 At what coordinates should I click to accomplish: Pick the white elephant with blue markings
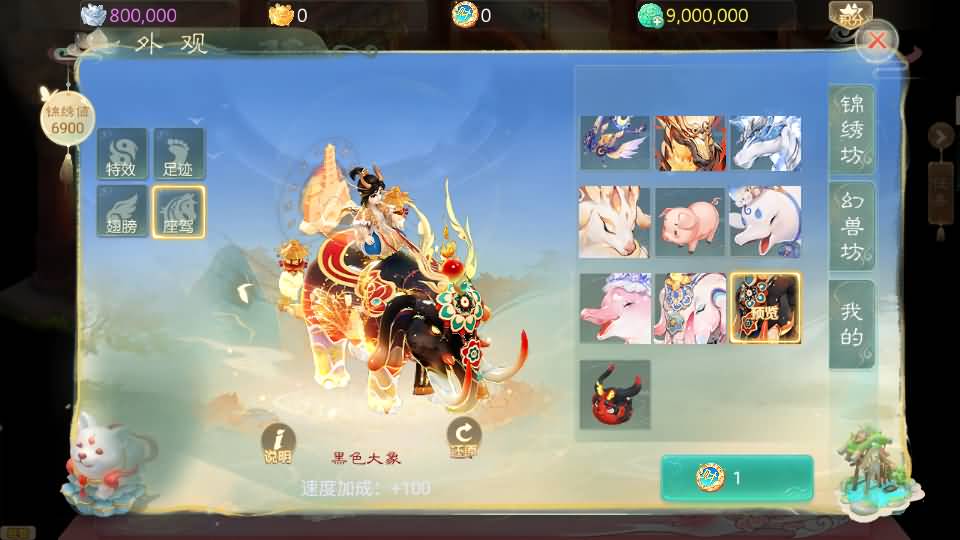[765, 222]
